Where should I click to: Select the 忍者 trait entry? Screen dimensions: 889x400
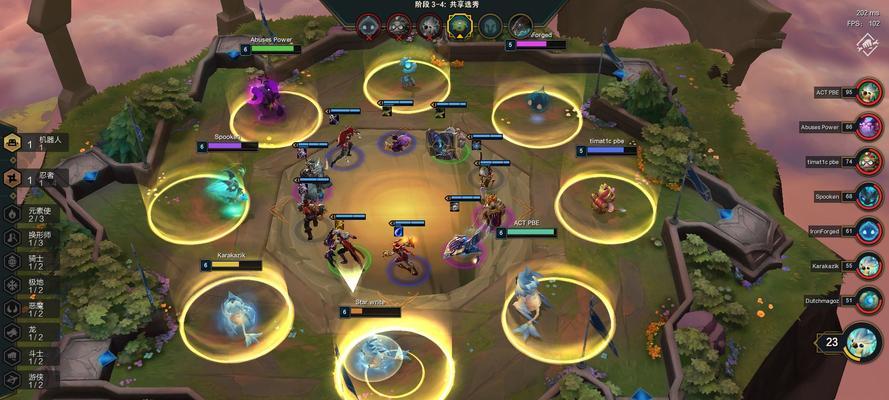coord(32,178)
